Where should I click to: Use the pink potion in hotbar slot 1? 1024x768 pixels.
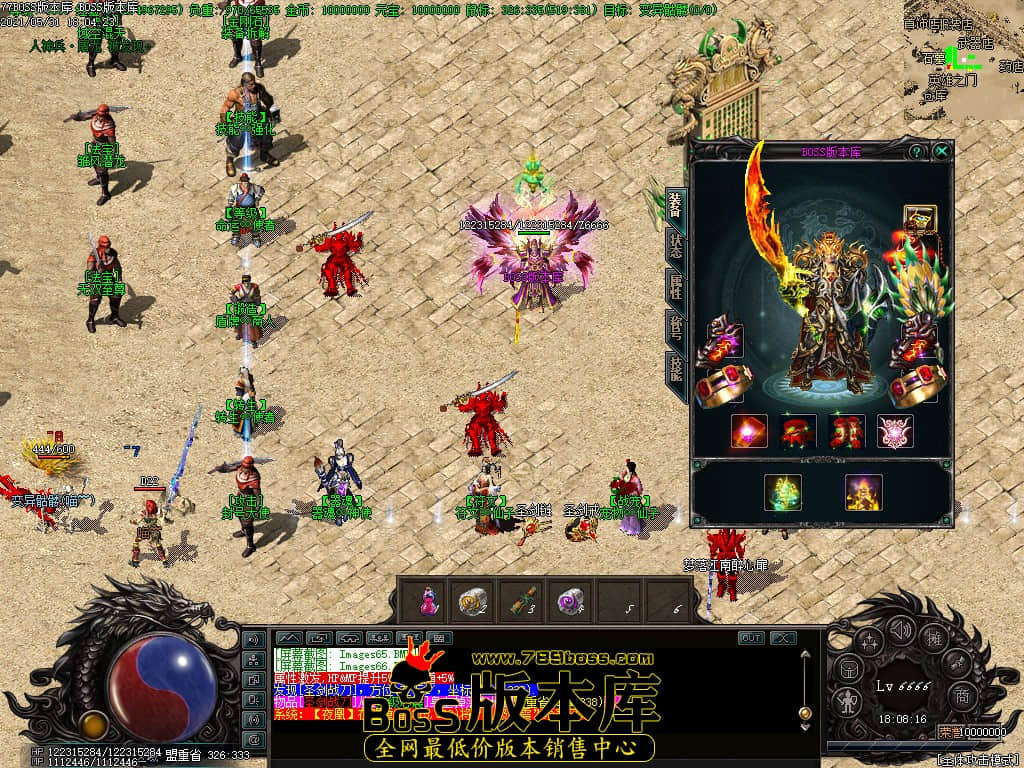click(x=428, y=600)
